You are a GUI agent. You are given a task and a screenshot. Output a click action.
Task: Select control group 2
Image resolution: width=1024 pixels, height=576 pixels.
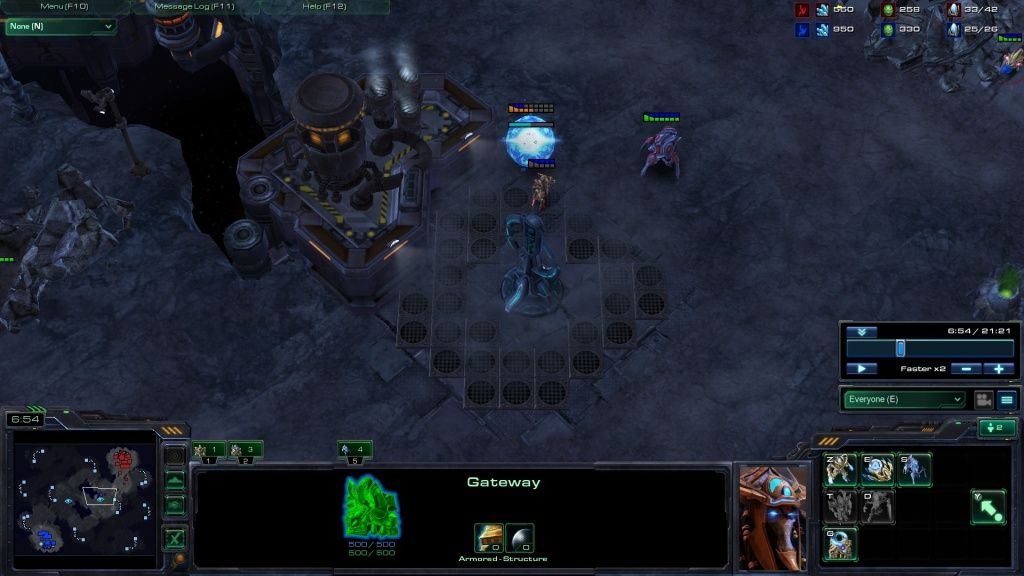[x=244, y=451]
